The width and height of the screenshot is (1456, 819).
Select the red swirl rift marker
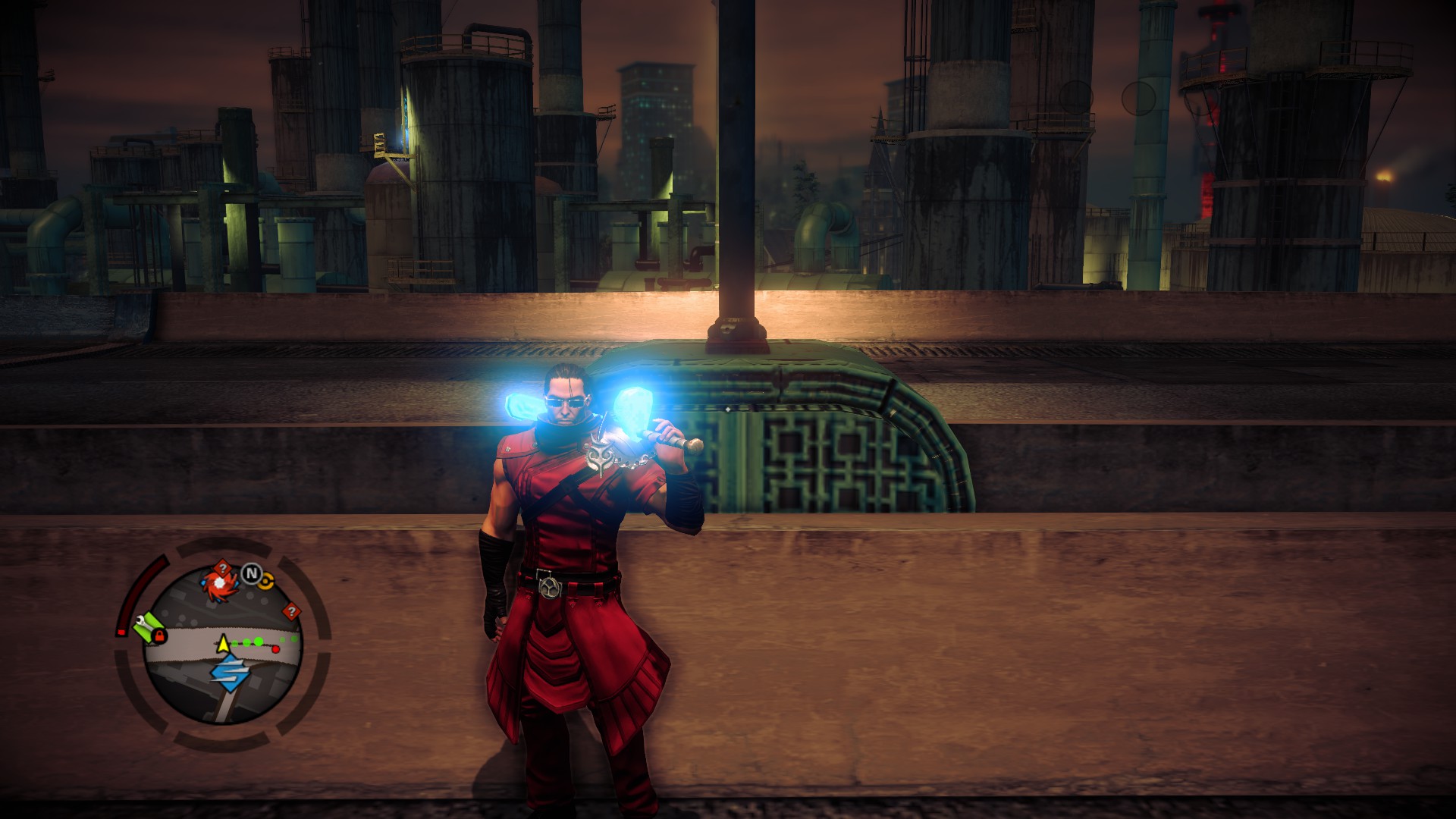[x=218, y=583]
